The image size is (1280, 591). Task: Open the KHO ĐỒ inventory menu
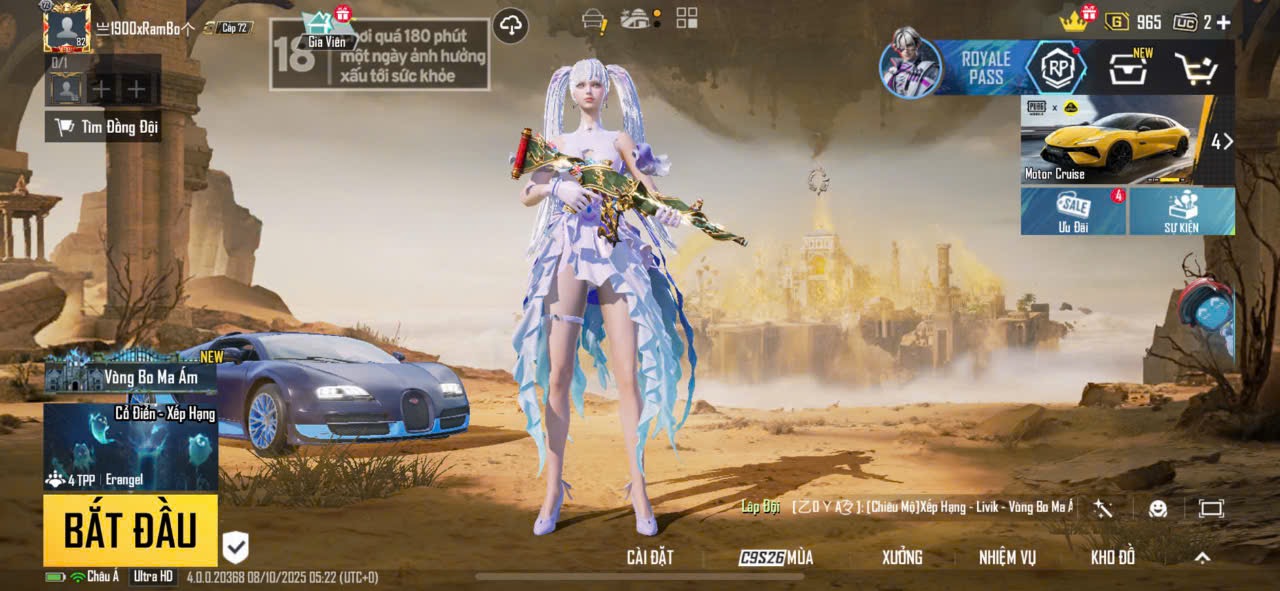pyautogui.click(x=1112, y=558)
